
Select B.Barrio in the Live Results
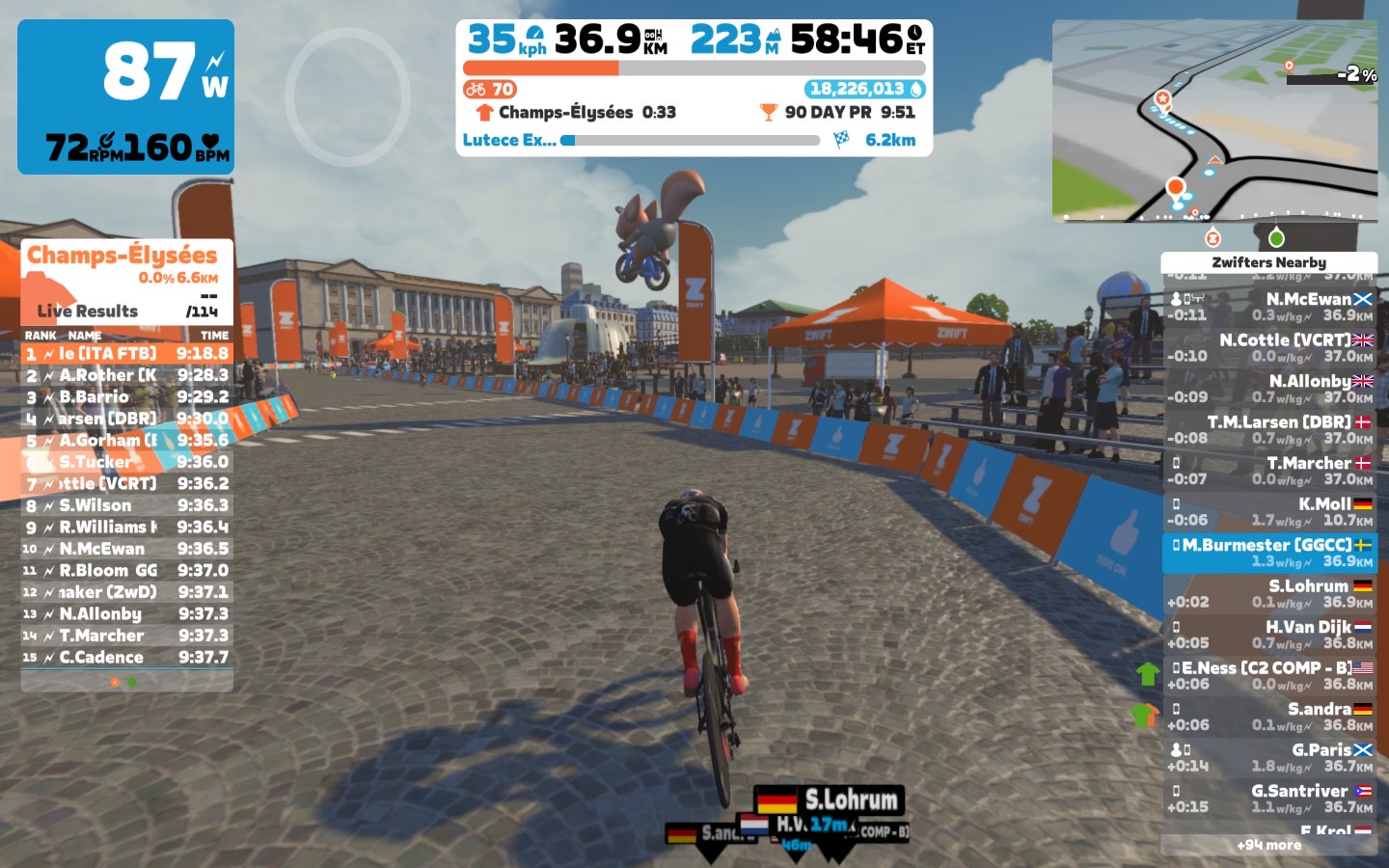126,396
